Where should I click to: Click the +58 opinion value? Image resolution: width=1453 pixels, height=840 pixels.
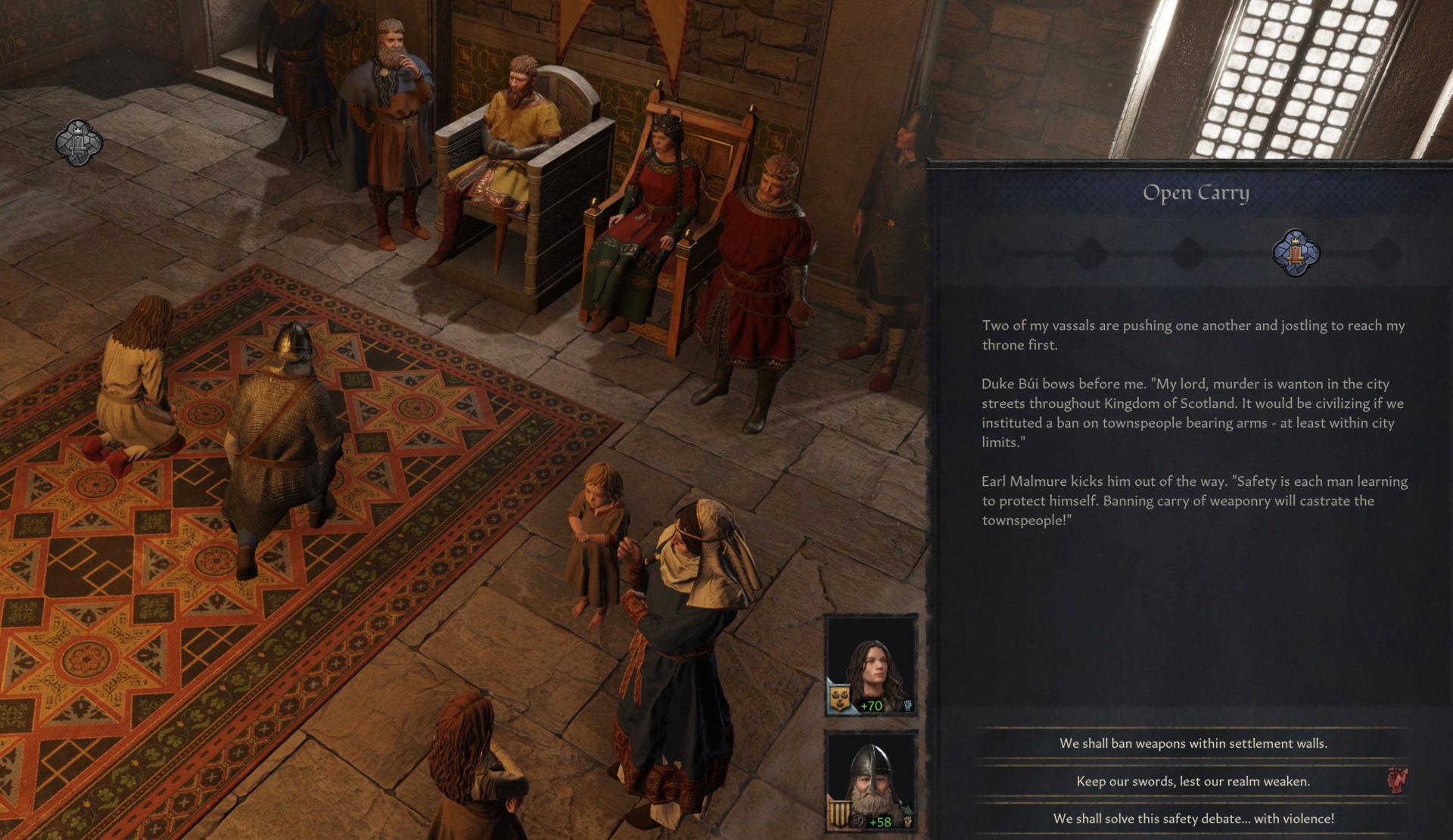click(x=880, y=821)
